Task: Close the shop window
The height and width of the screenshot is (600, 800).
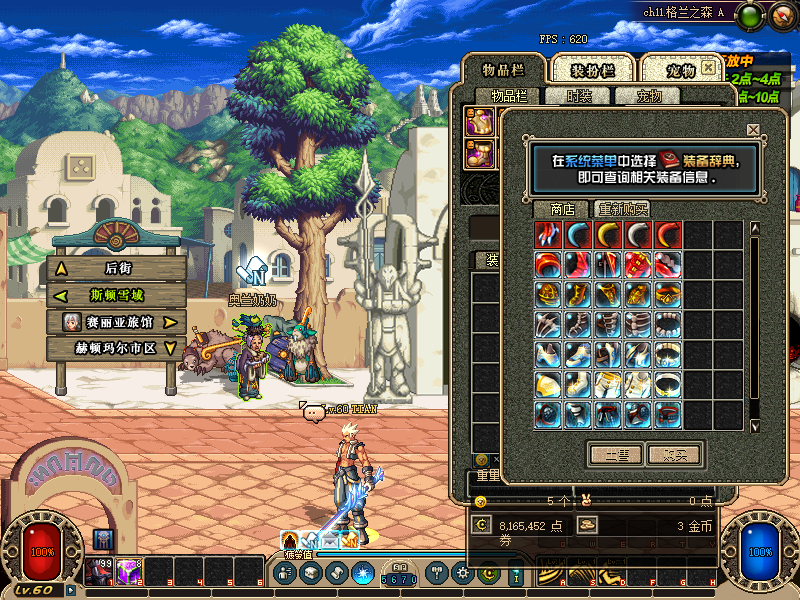Action: coord(753,129)
